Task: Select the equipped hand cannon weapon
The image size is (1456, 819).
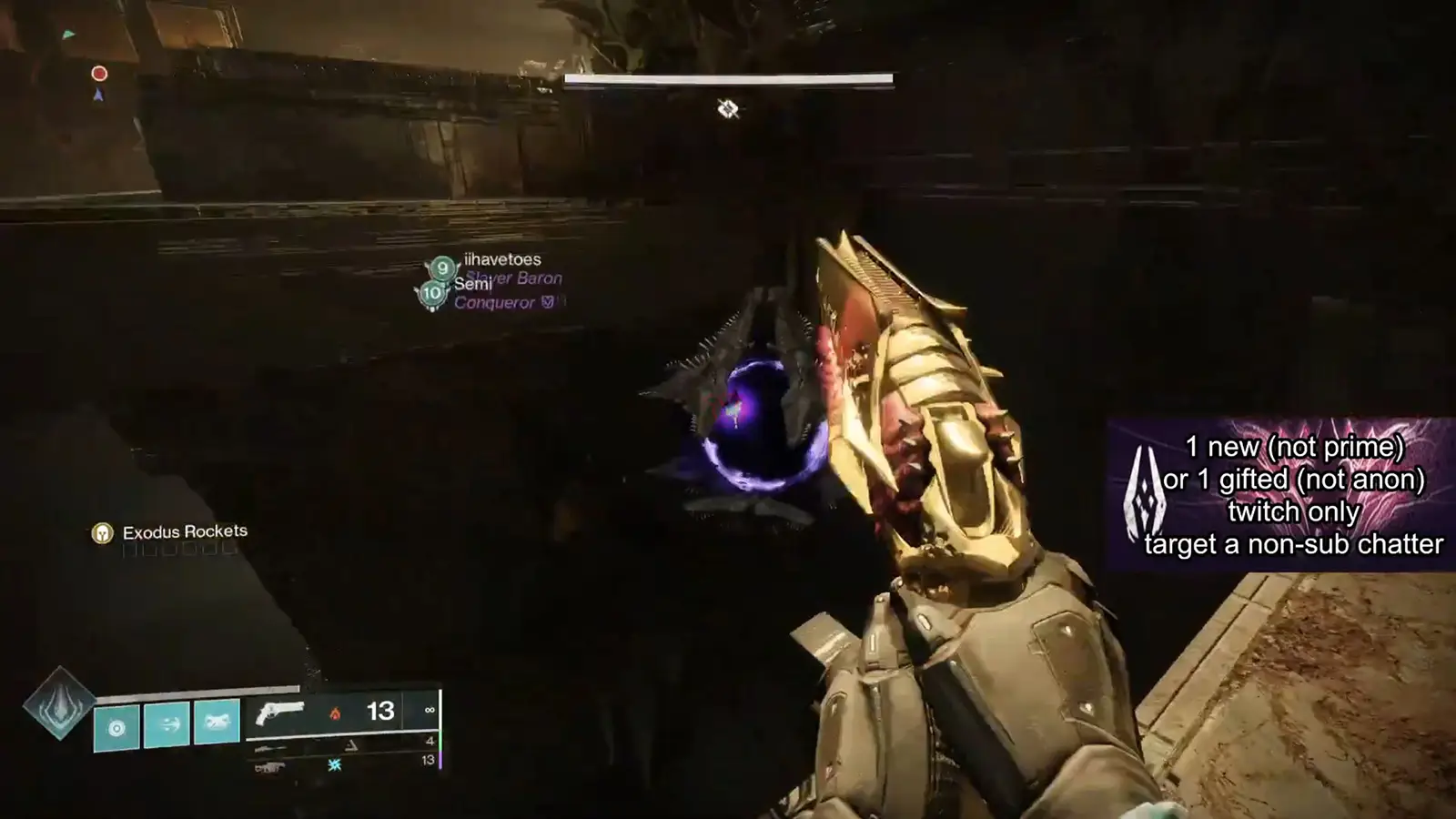Action: click(280, 712)
